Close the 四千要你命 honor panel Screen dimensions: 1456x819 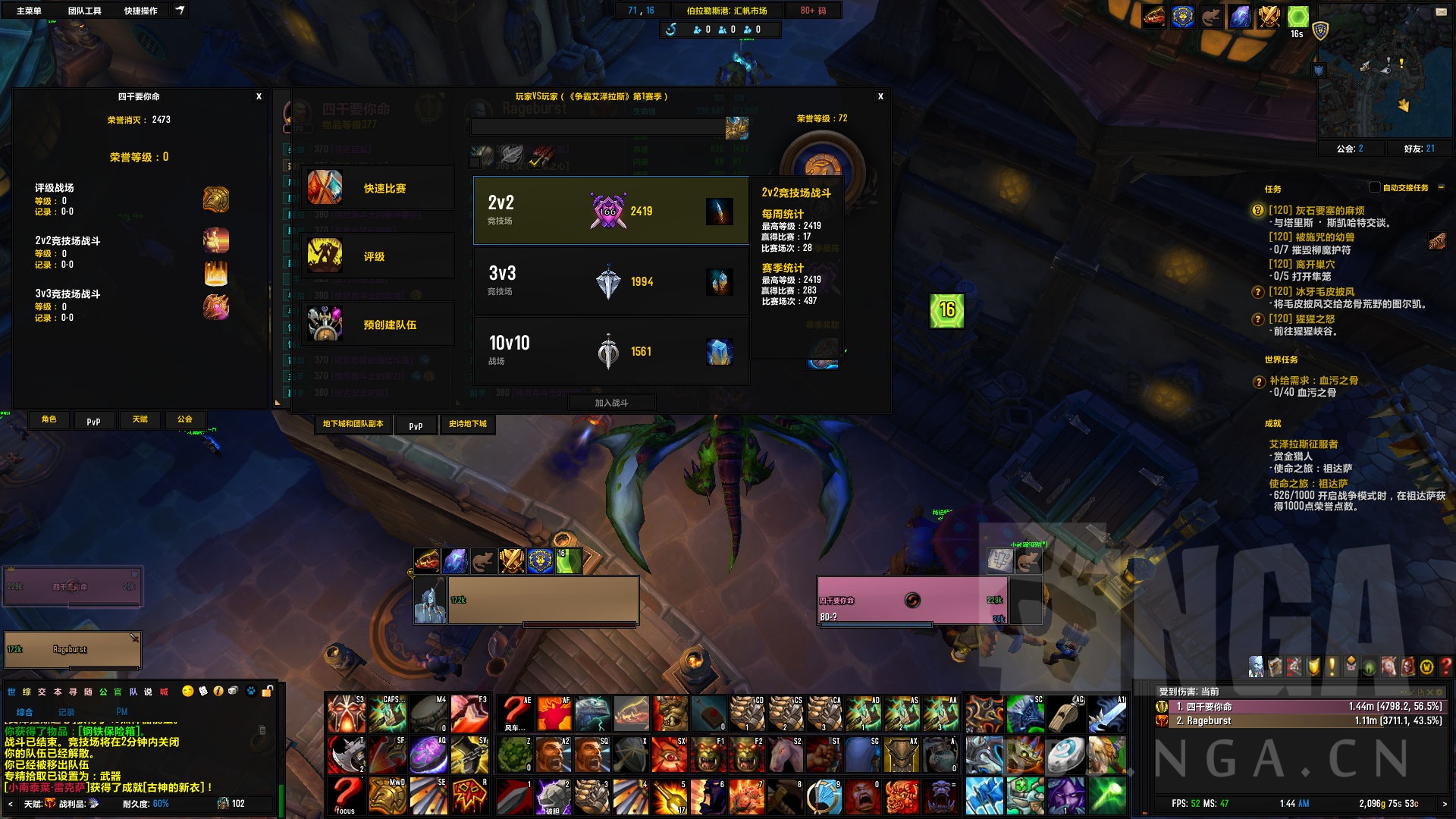coord(259,96)
